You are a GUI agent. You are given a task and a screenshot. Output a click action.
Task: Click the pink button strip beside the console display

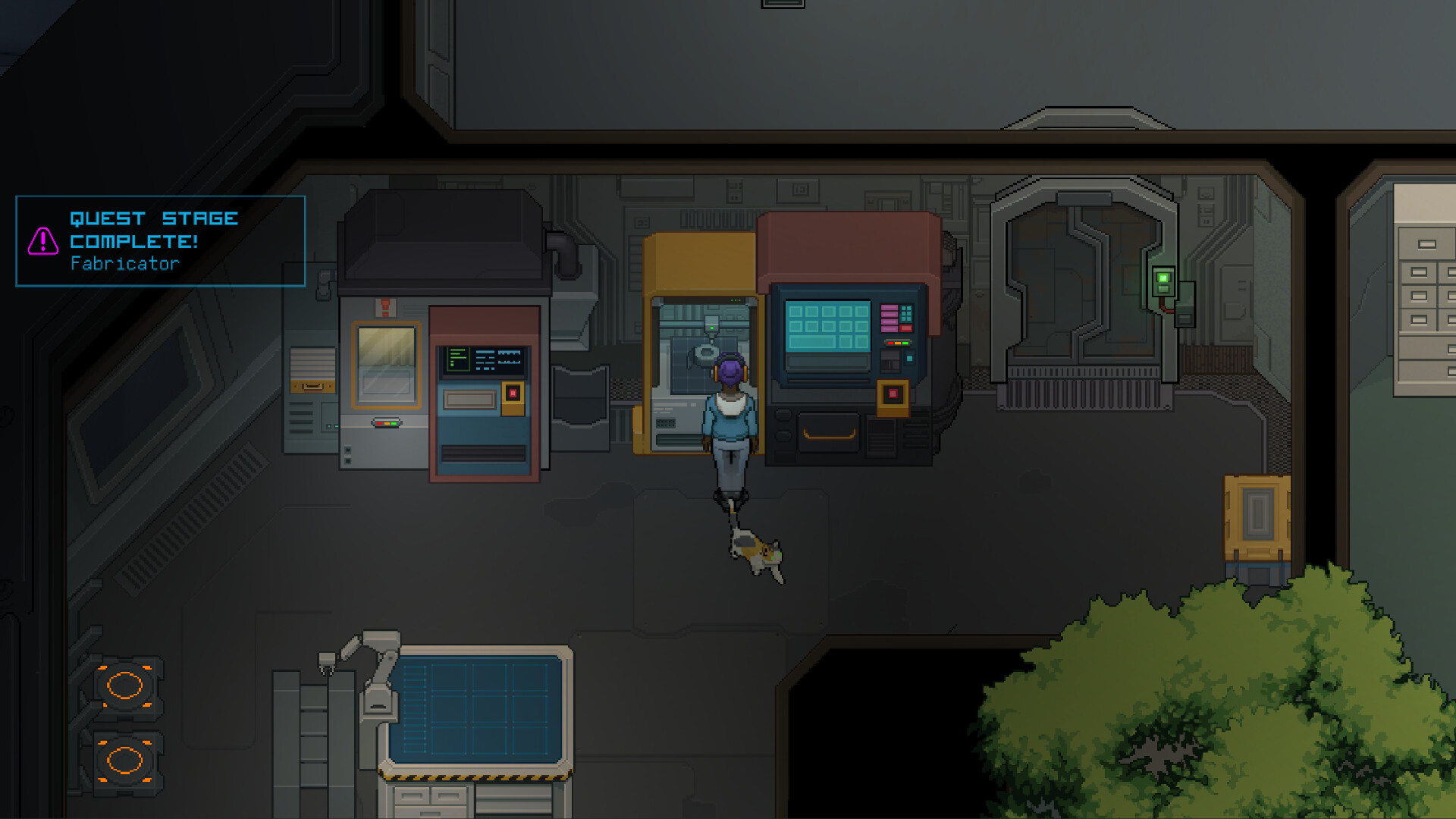point(889,318)
